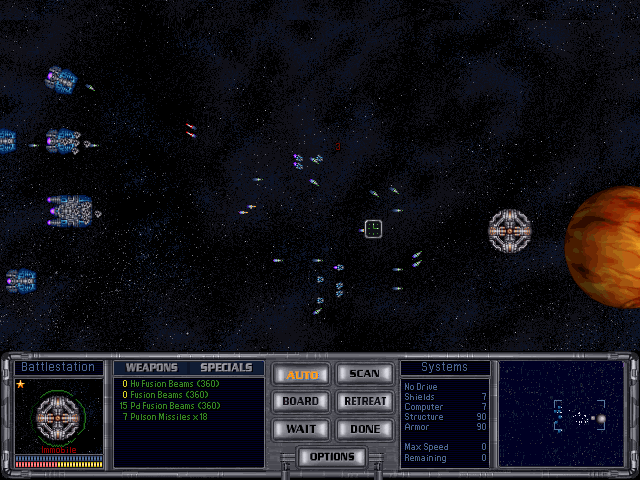Order a RETREAT from combat
This screenshot has height=480, width=640.
(x=364, y=401)
